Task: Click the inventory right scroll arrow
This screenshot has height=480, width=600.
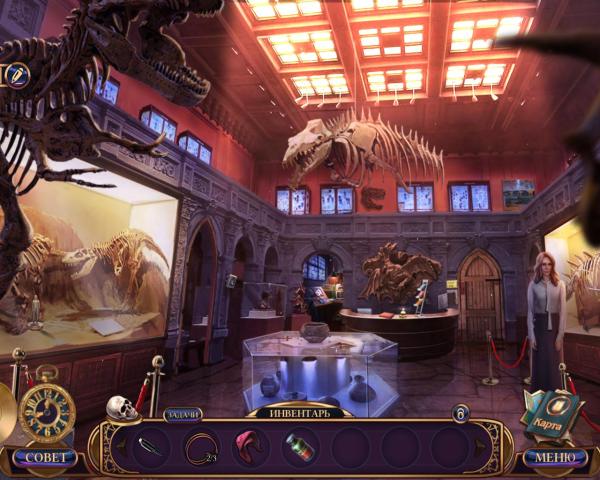Action: click(x=478, y=447)
